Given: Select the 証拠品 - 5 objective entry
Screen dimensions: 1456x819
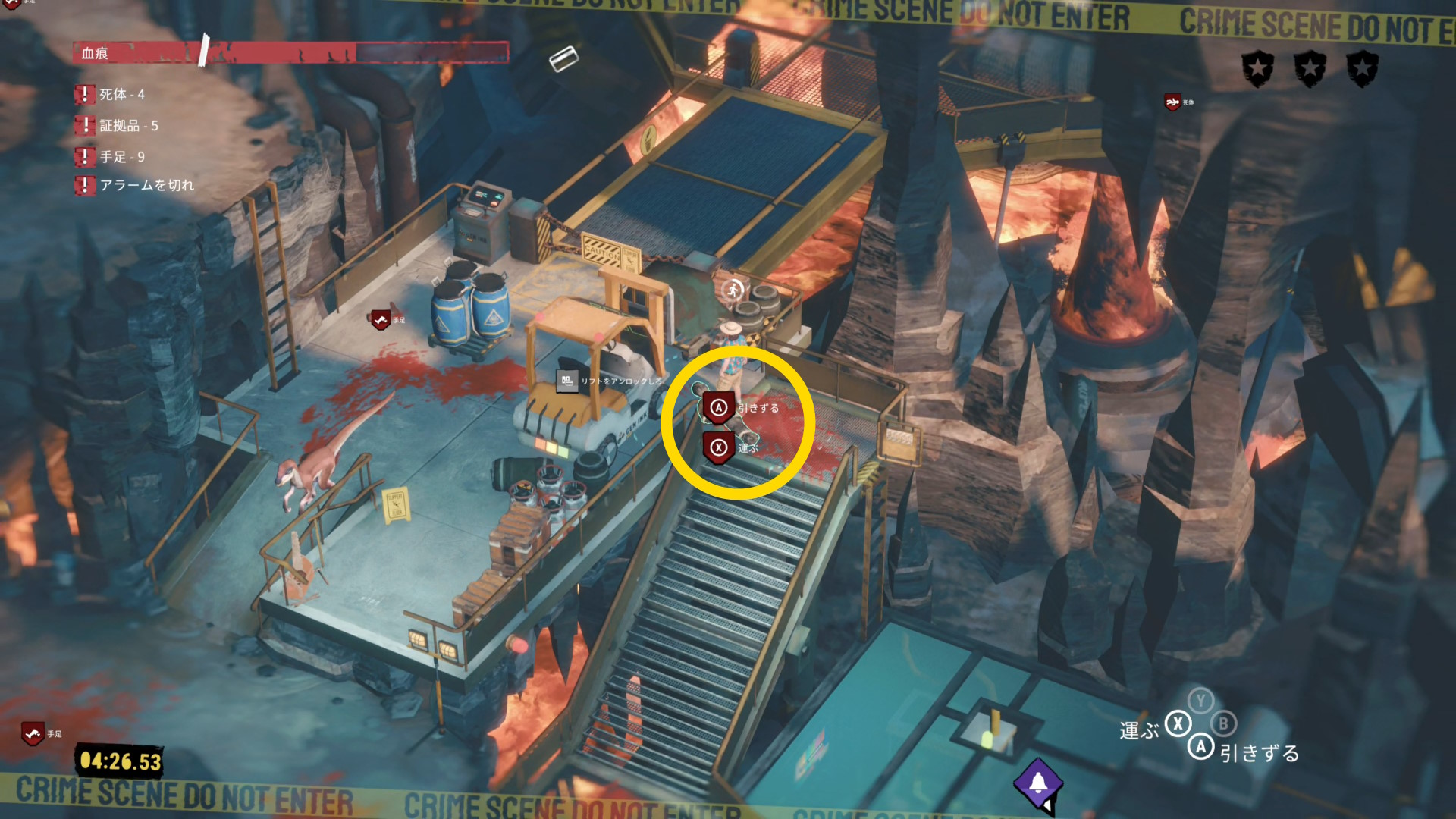Looking at the screenshot, I should click(127, 126).
